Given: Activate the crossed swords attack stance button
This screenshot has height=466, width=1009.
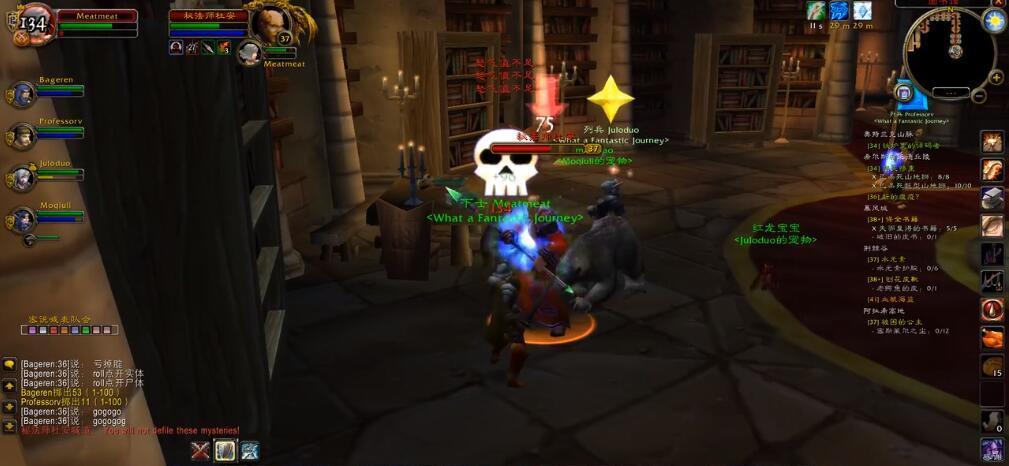Looking at the screenshot, I should coord(201,451).
